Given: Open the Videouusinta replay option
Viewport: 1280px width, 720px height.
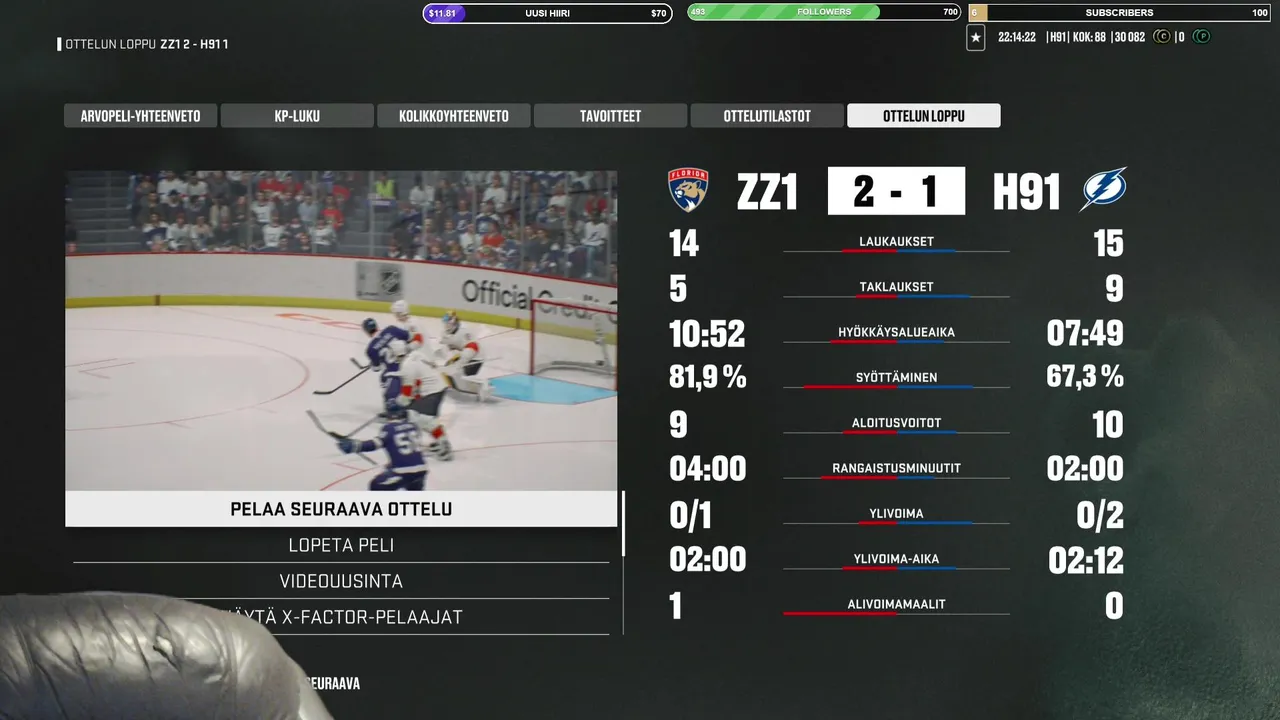Looking at the screenshot, I should (341, 581).
